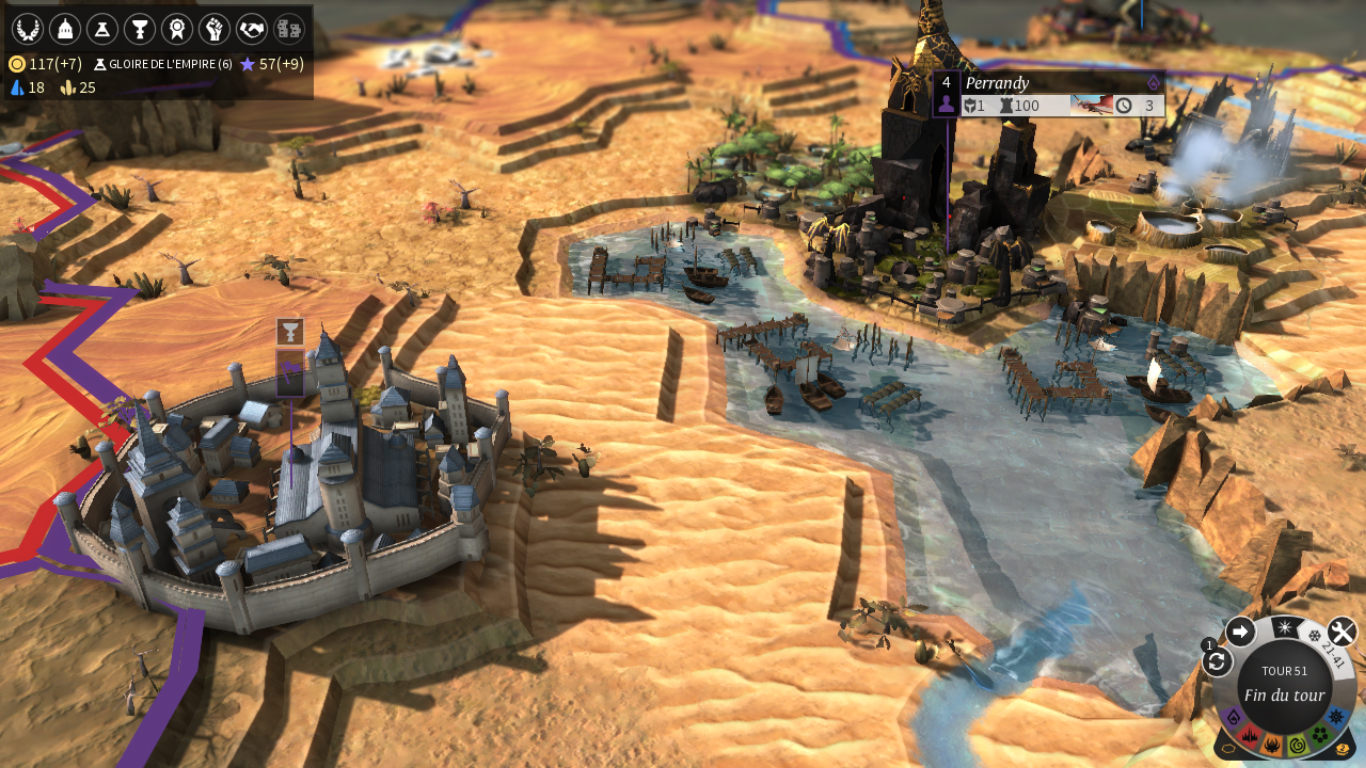Select the purple faction emblem

[x=1233, y=717]
